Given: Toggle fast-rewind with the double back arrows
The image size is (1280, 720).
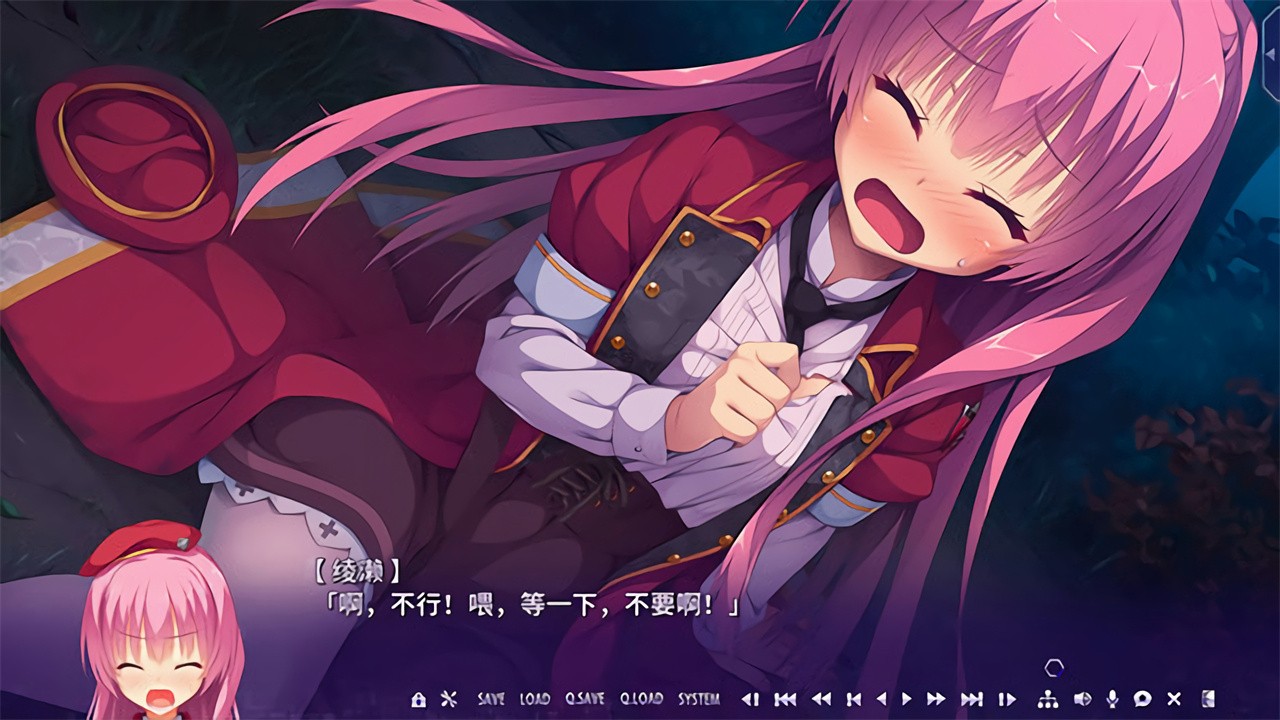Looking at the screenshot, I should point(819,700).
